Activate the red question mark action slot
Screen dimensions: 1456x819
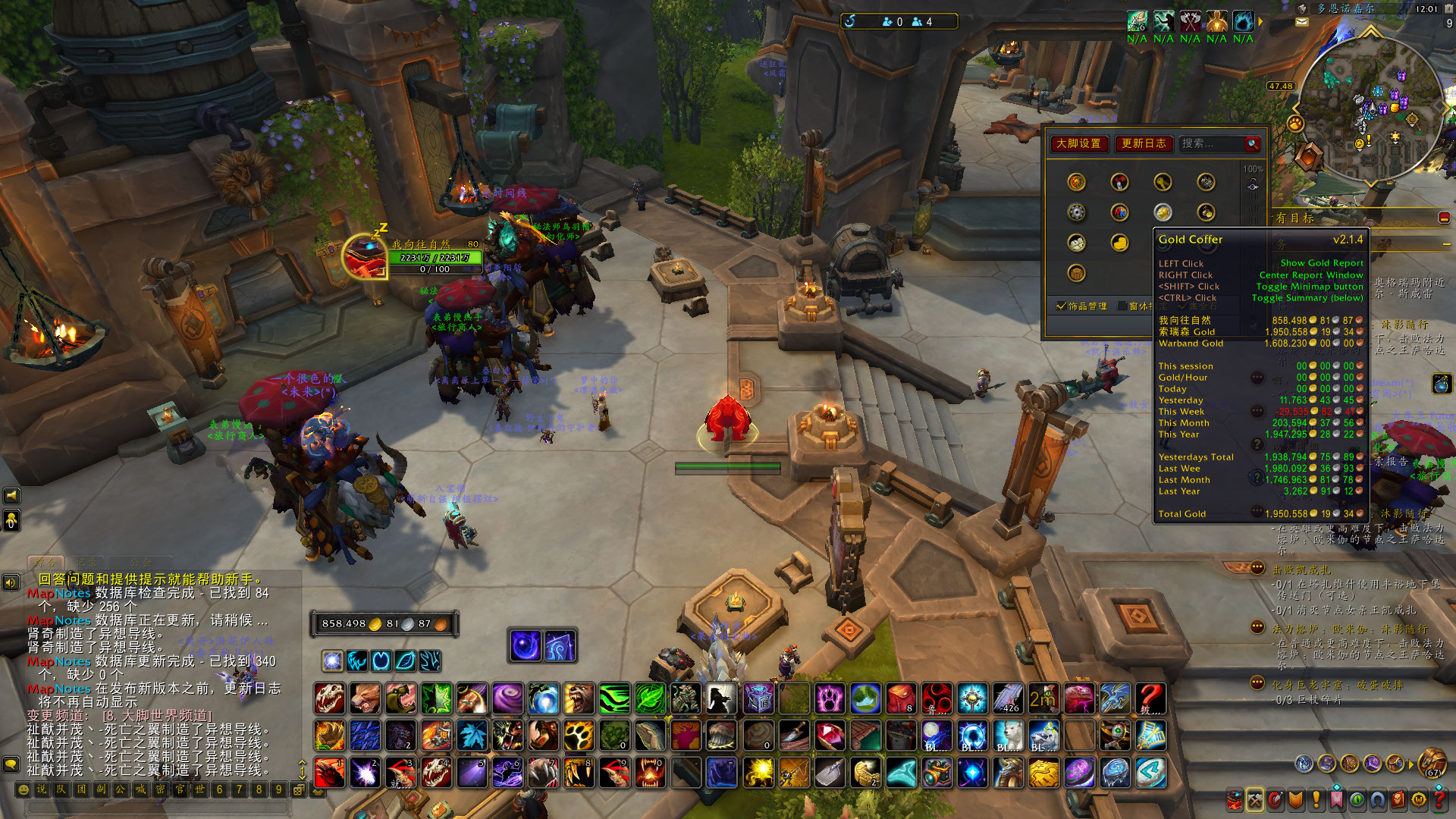pos(1150,698)
